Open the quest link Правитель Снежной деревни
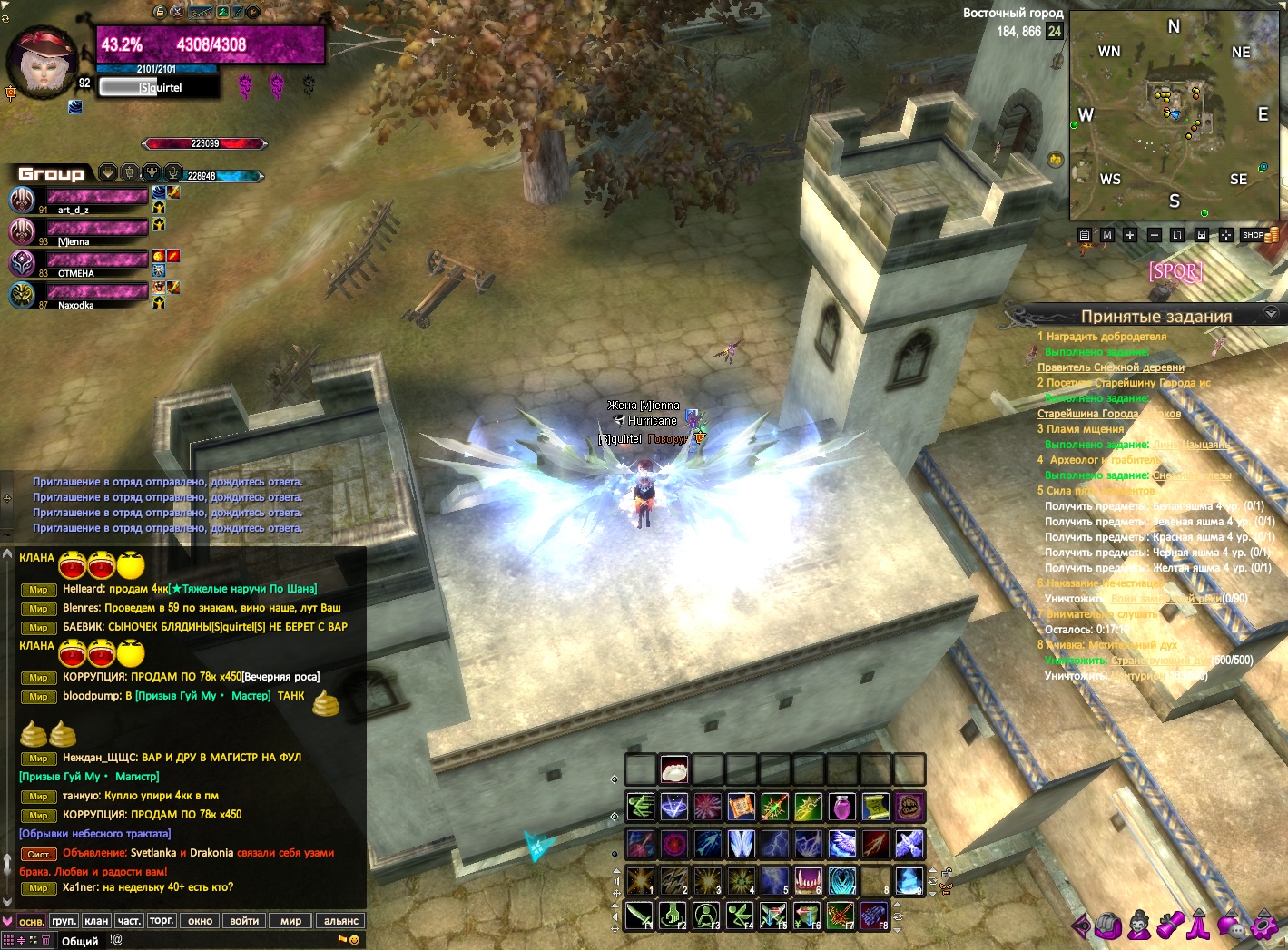The image size is (1288, 950). click(1110, 367)
